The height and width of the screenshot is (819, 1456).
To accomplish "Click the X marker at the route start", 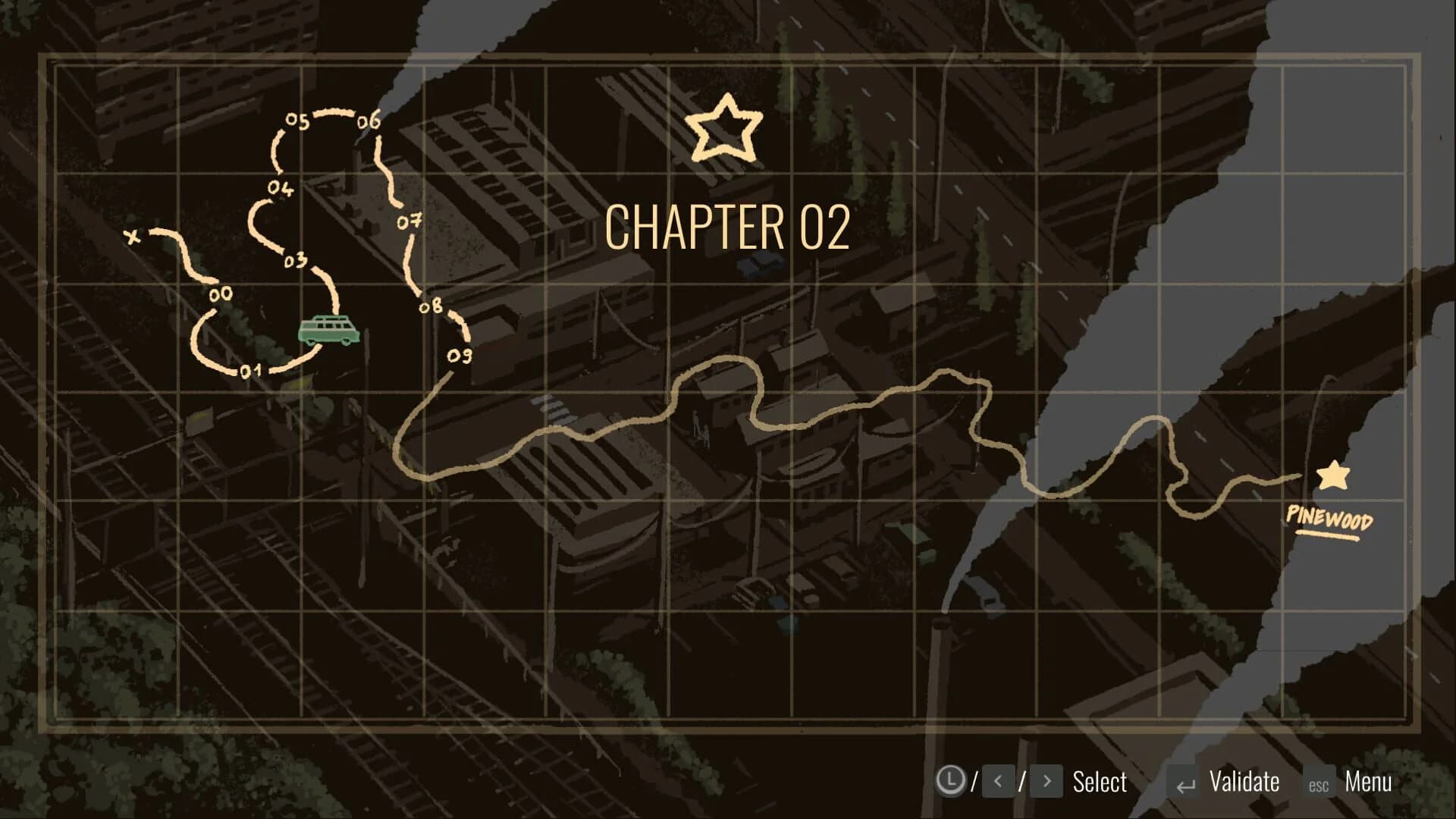I will point(133,236).
